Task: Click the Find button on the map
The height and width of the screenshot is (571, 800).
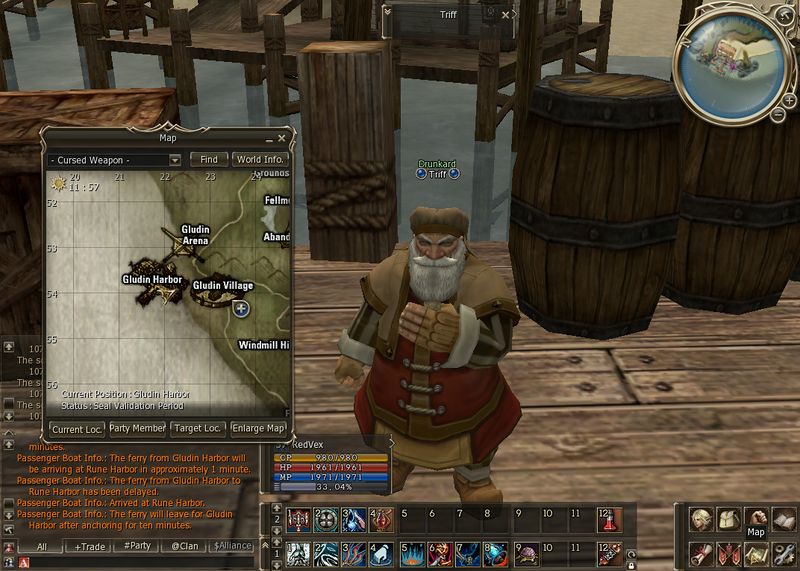Action: point(209,159)
